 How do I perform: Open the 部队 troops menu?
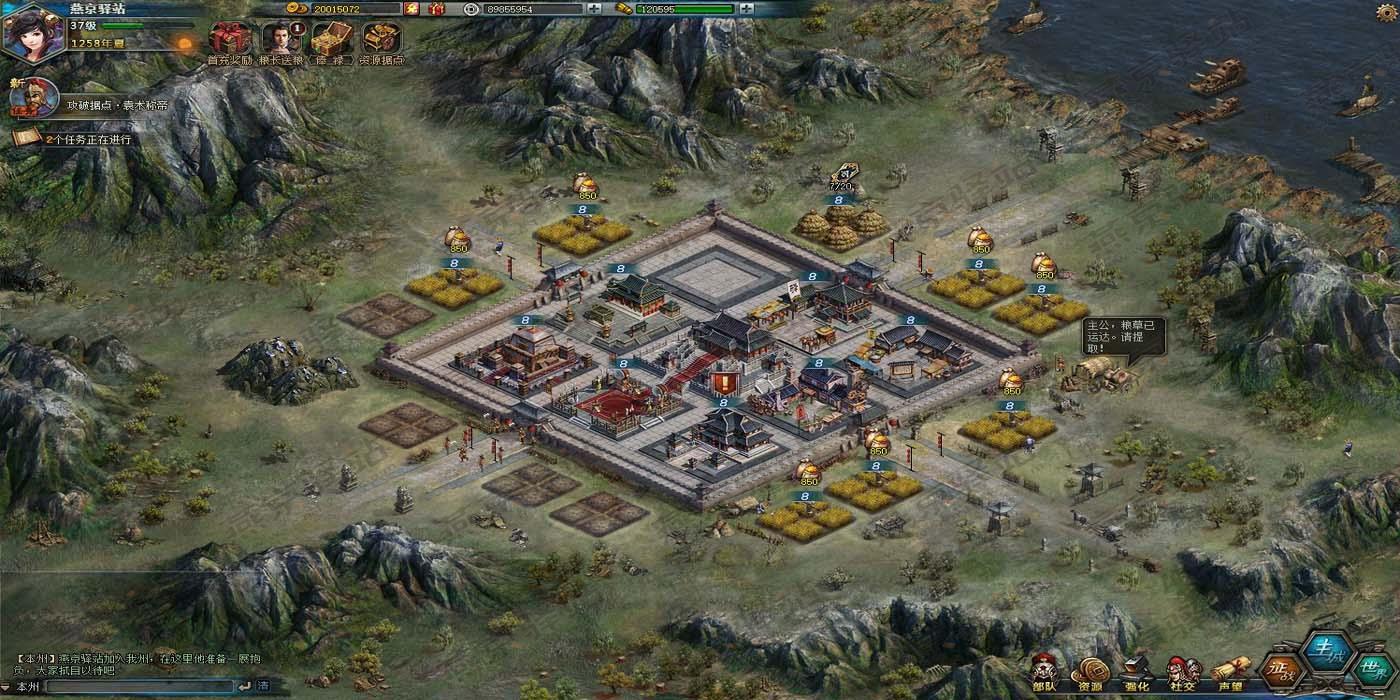pyautogui.click(x=1045, y=672)
